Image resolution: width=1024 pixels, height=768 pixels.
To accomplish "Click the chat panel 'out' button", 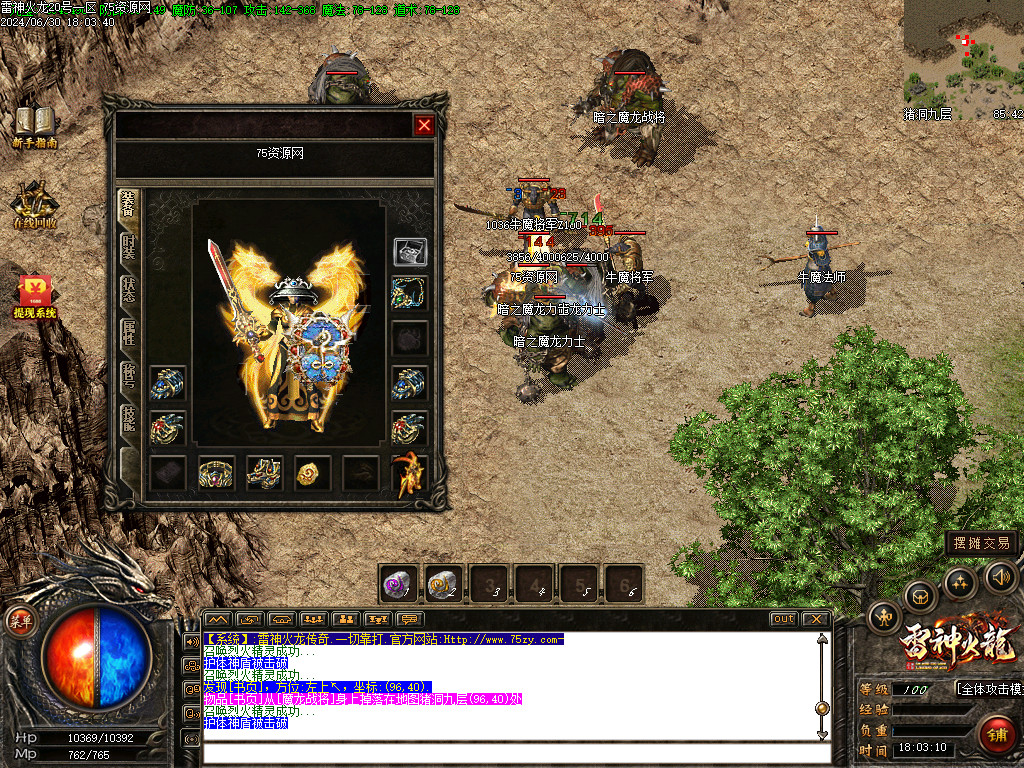I will (783, 619).
